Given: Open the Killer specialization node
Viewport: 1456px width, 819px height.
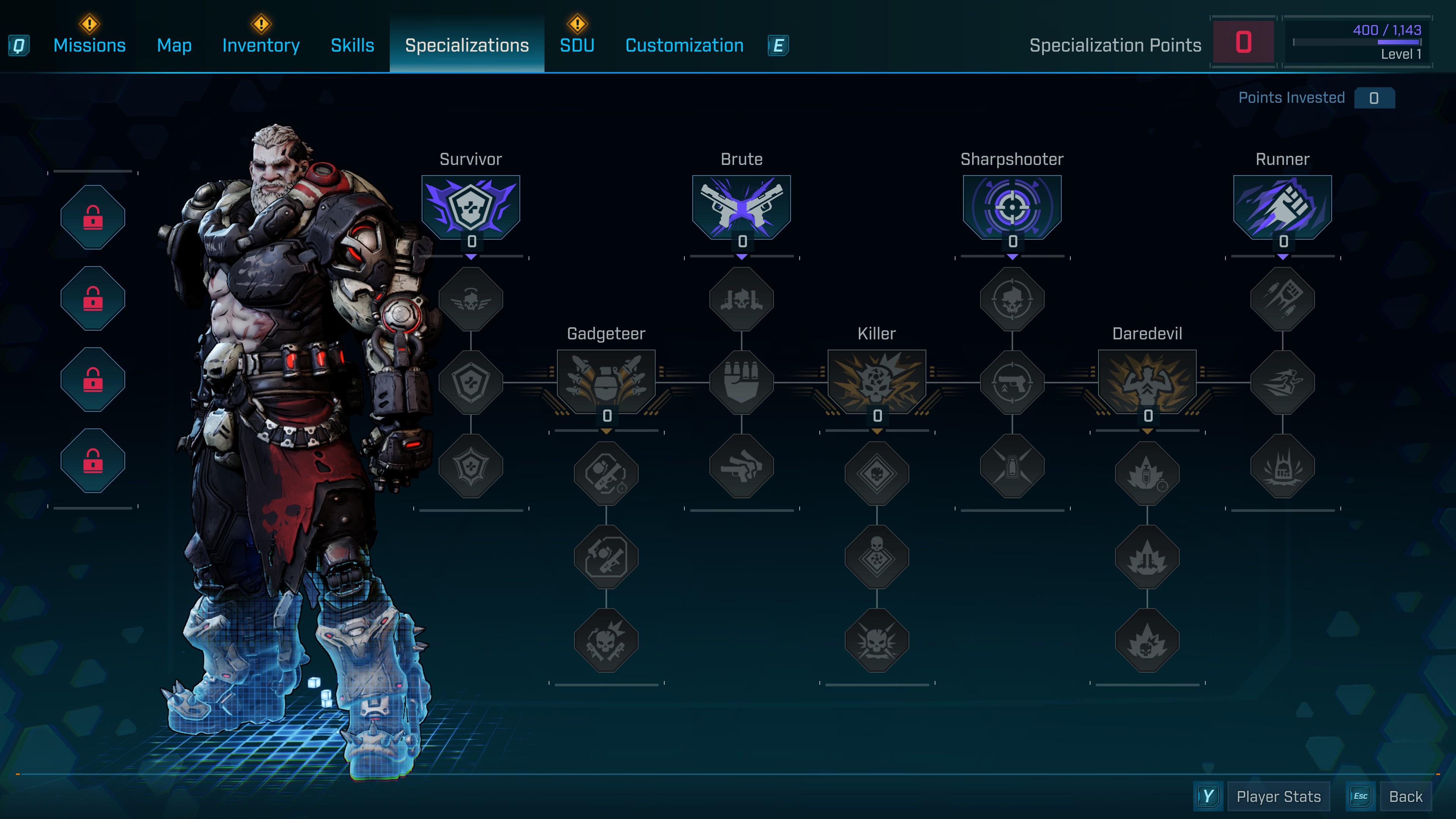Looking at the screenshot, I should [x=877, y=381].
